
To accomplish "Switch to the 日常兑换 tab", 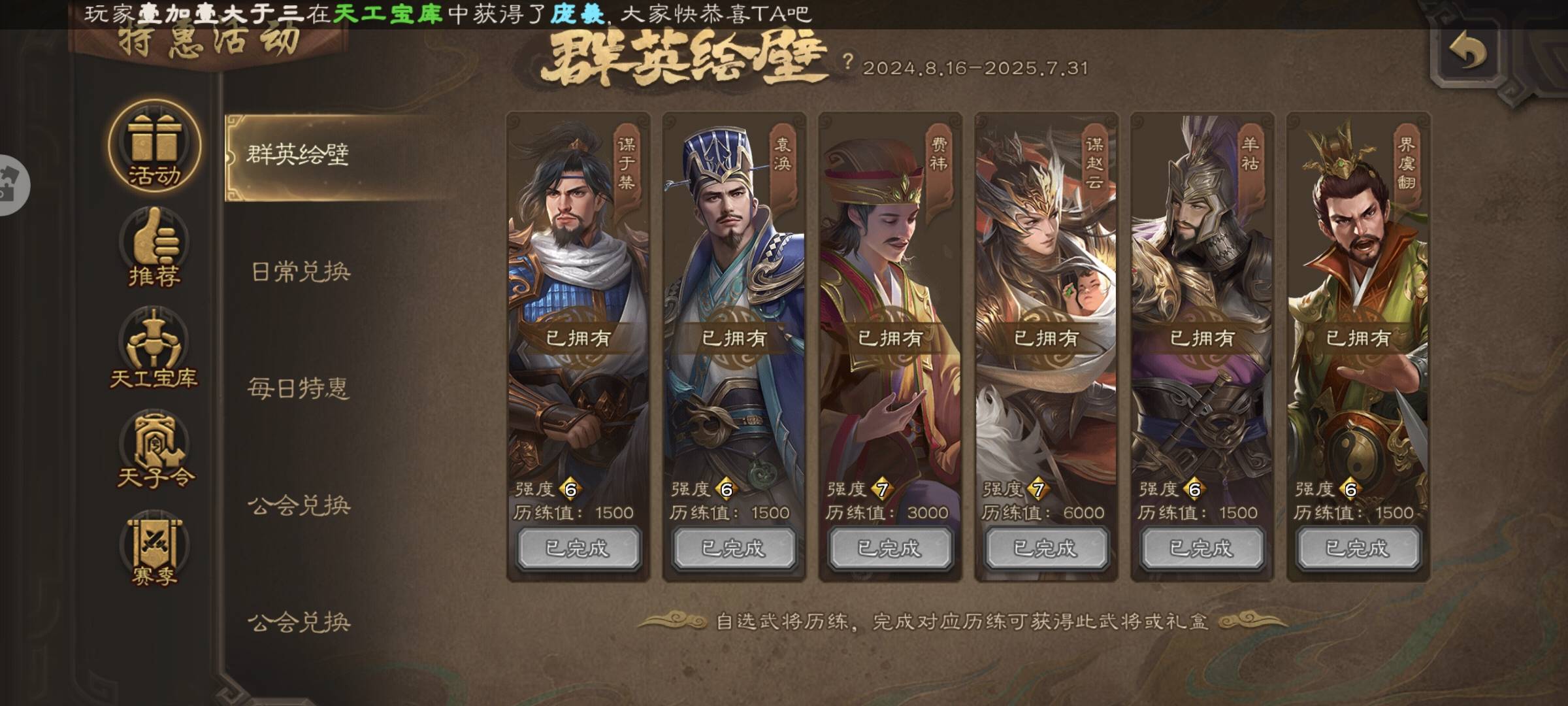I will pos(301,272).
